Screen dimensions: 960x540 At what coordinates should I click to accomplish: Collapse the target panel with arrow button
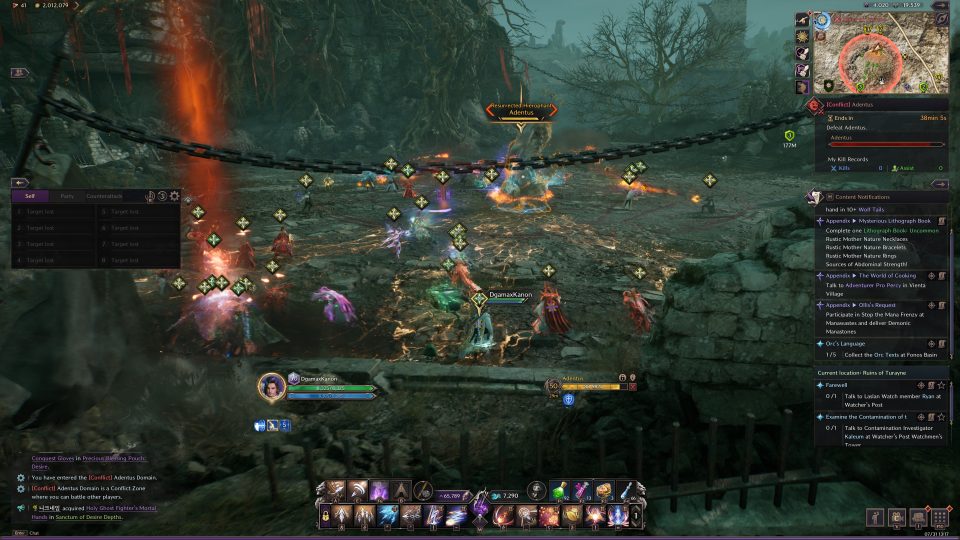19,183
